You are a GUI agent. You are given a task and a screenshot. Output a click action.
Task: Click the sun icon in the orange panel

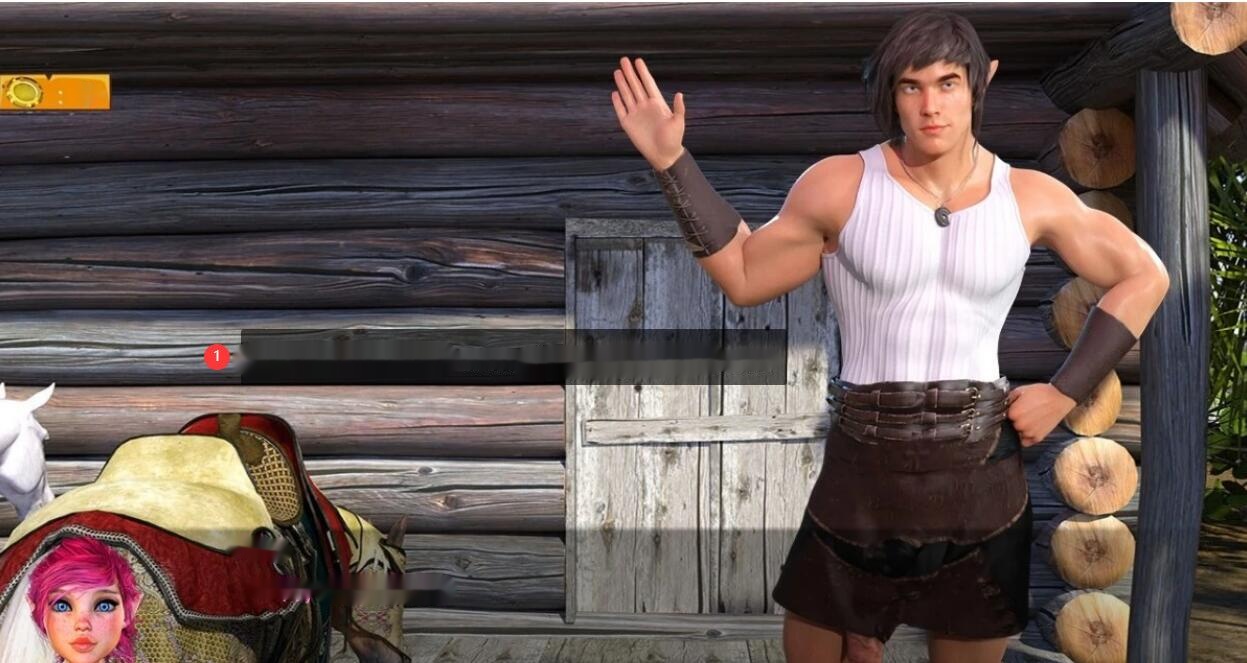coord(23,92)
